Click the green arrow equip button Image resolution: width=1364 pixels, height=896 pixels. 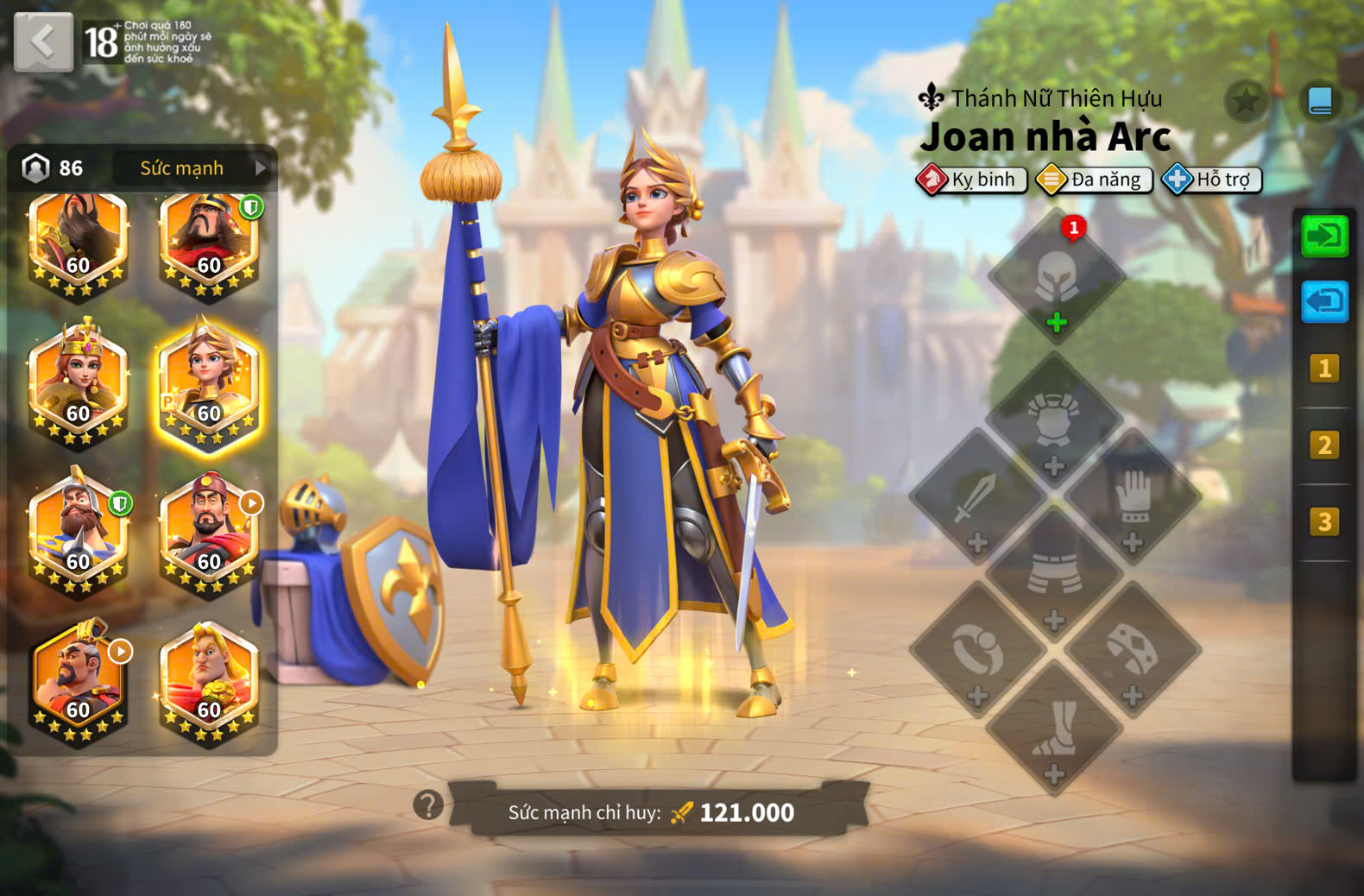[1324, 236]
